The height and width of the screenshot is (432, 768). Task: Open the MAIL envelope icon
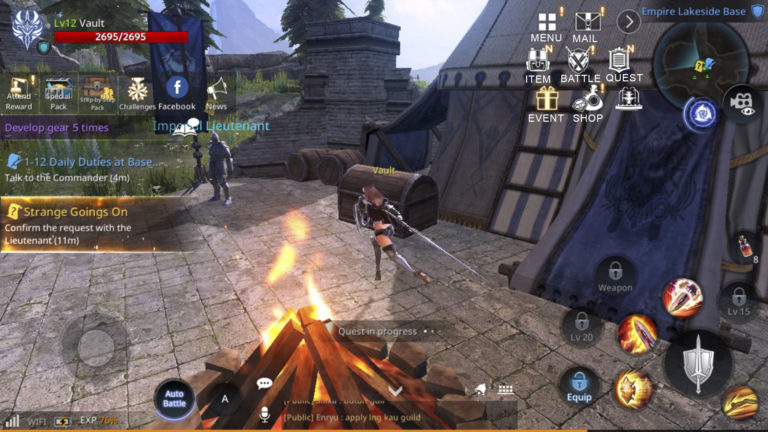pyautogui.click(x=585, y=23)
